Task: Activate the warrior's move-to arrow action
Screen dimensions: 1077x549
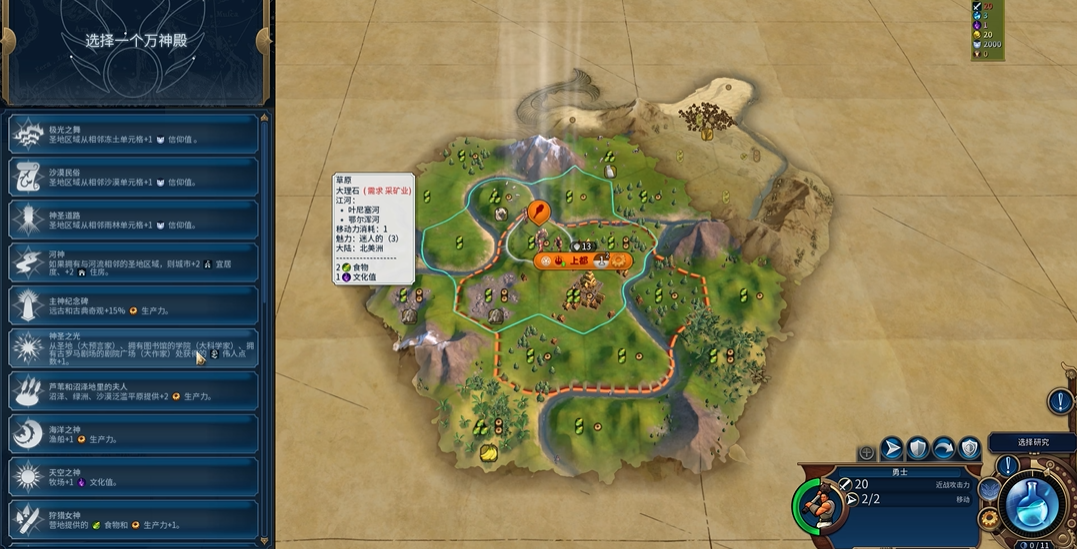Action: 892,449
